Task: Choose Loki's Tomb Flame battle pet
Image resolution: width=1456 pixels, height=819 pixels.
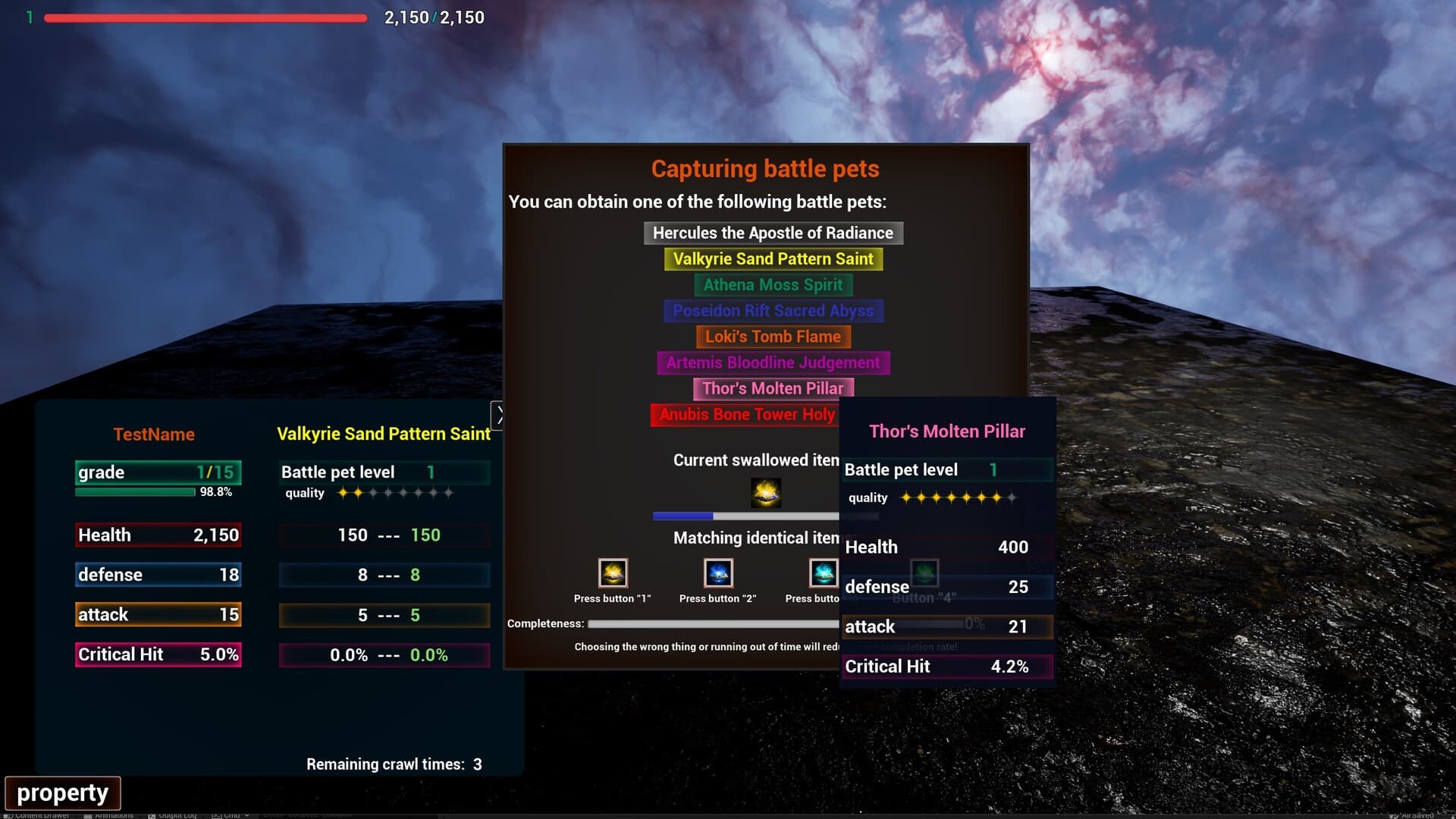Action: [773, 336]
